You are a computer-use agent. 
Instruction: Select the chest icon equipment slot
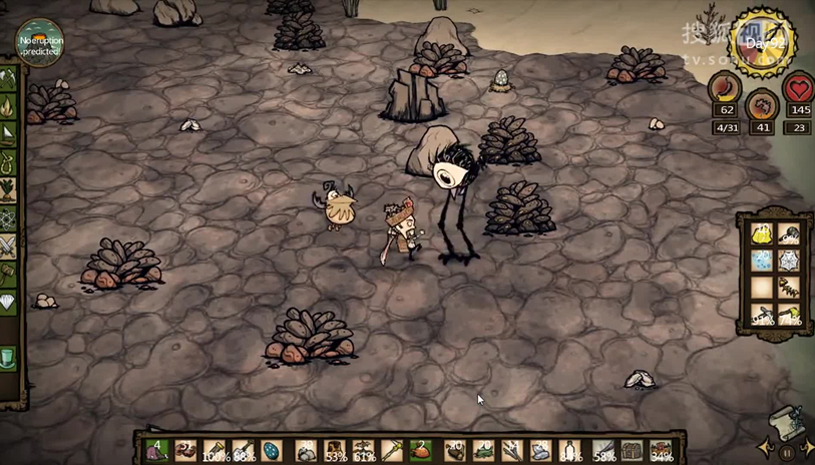632,451
